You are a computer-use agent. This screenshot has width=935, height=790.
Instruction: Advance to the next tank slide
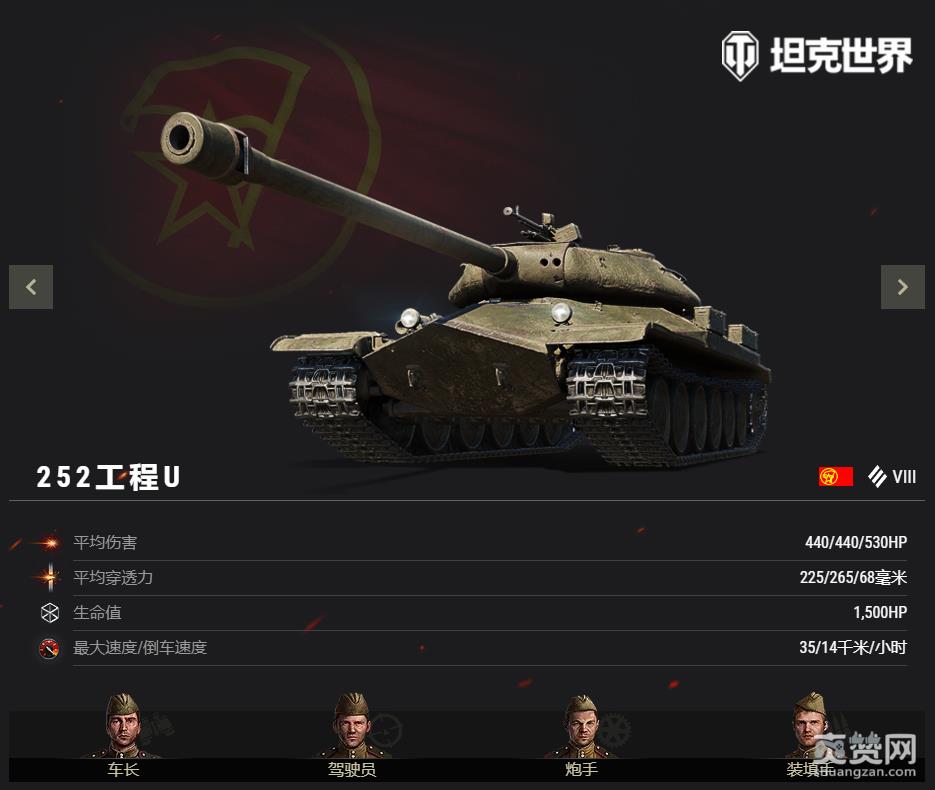[x=902, y=287]
